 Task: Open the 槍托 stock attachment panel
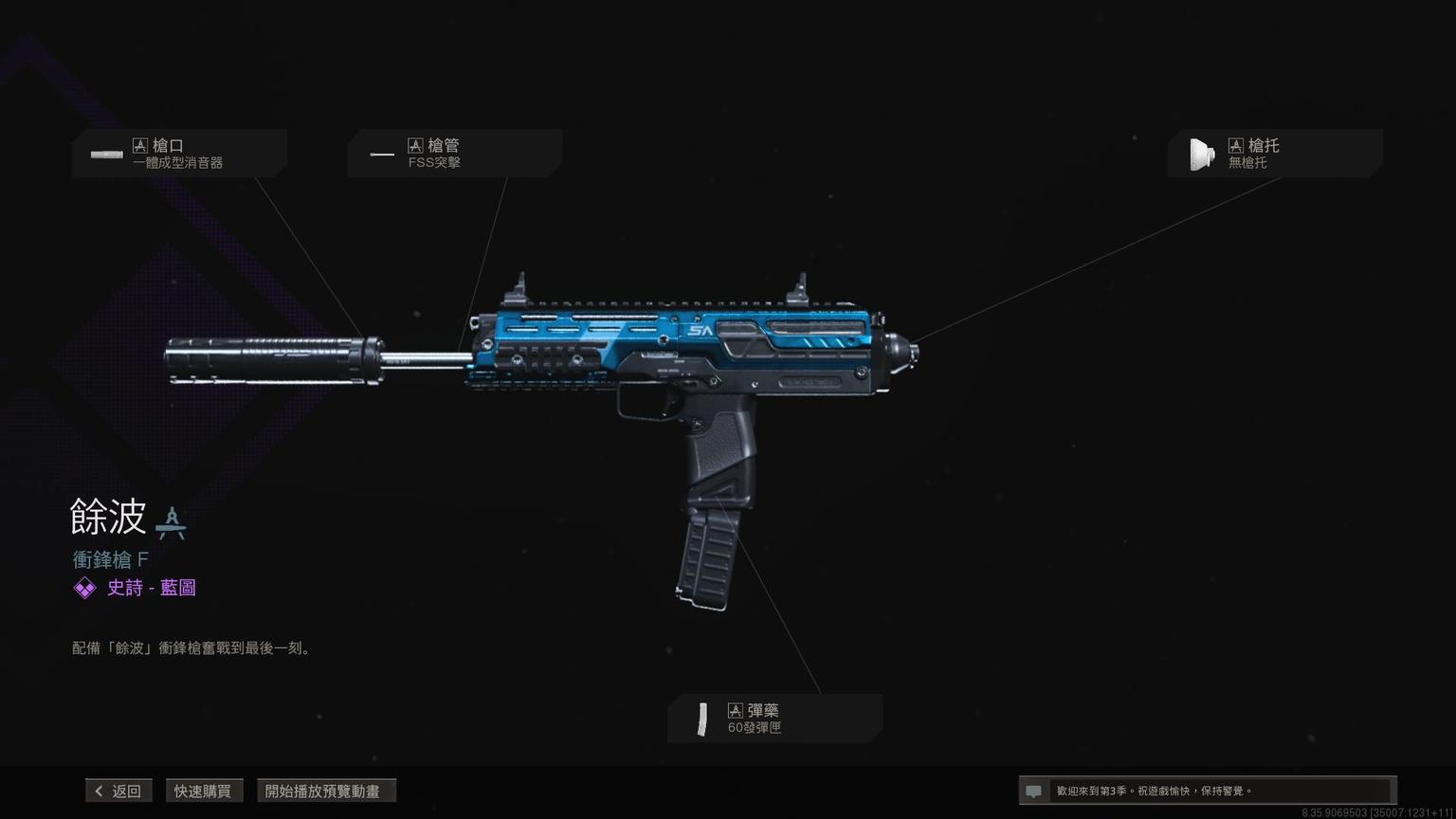[x=1274, y=154]
